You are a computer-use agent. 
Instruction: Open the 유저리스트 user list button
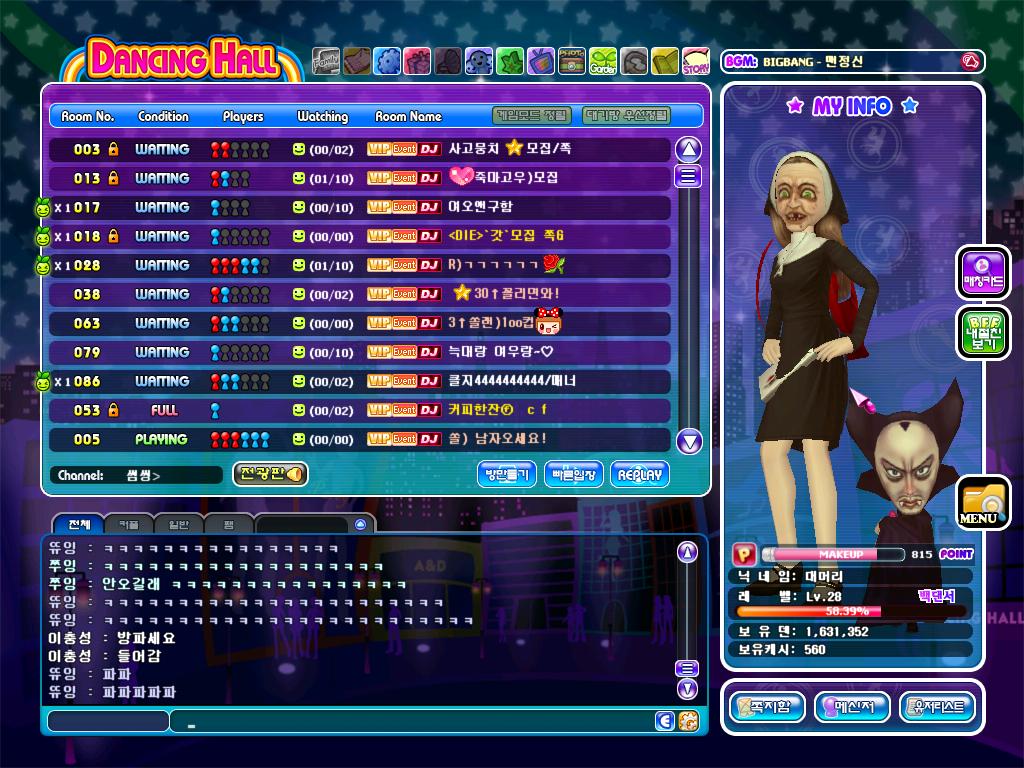(937, 707)
